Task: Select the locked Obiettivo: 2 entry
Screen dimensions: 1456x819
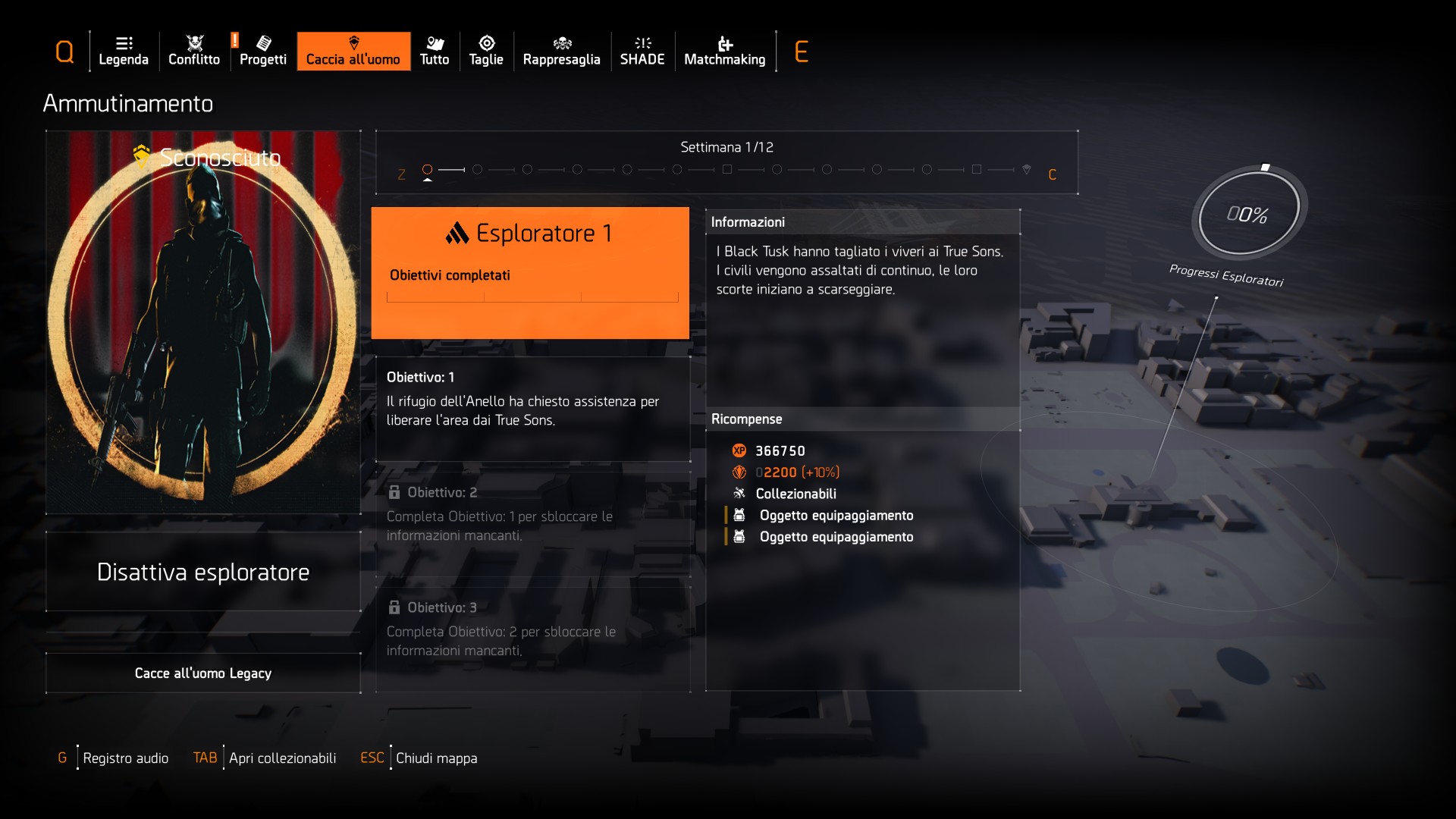Action: (532, 523)
